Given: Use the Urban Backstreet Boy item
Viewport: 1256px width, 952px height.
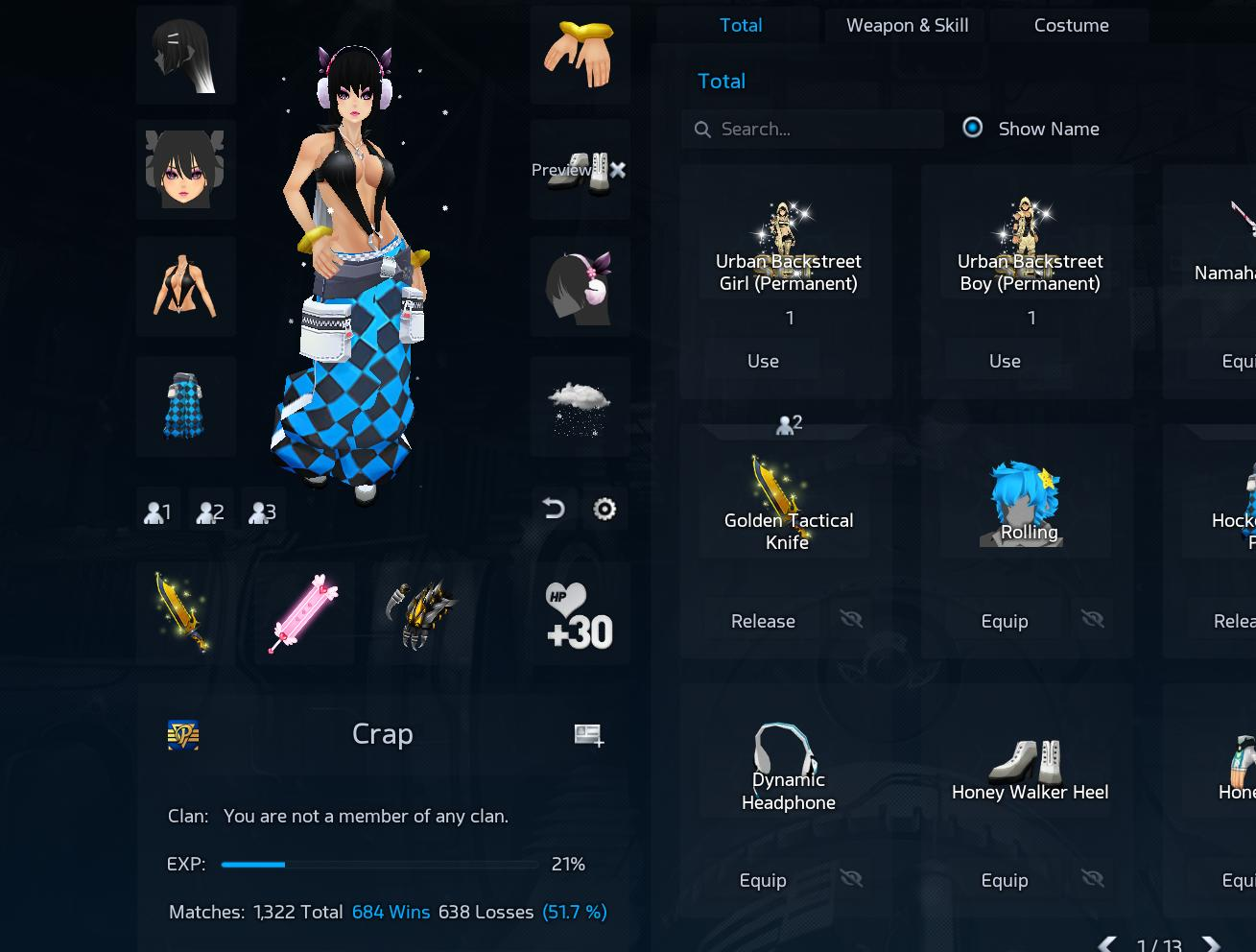Looking at the screenshot, I should click(x=1005, y=362).
